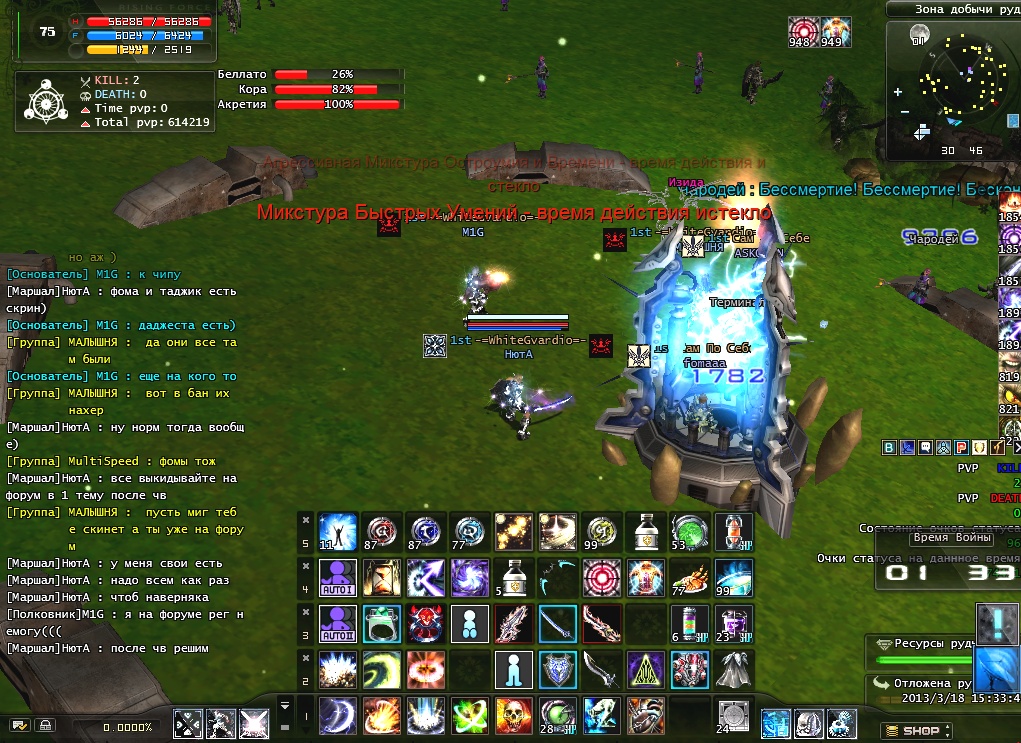The image size is (1021, 743).
Task: Select the blue wolf shield slot
Action: coord(557,669)
